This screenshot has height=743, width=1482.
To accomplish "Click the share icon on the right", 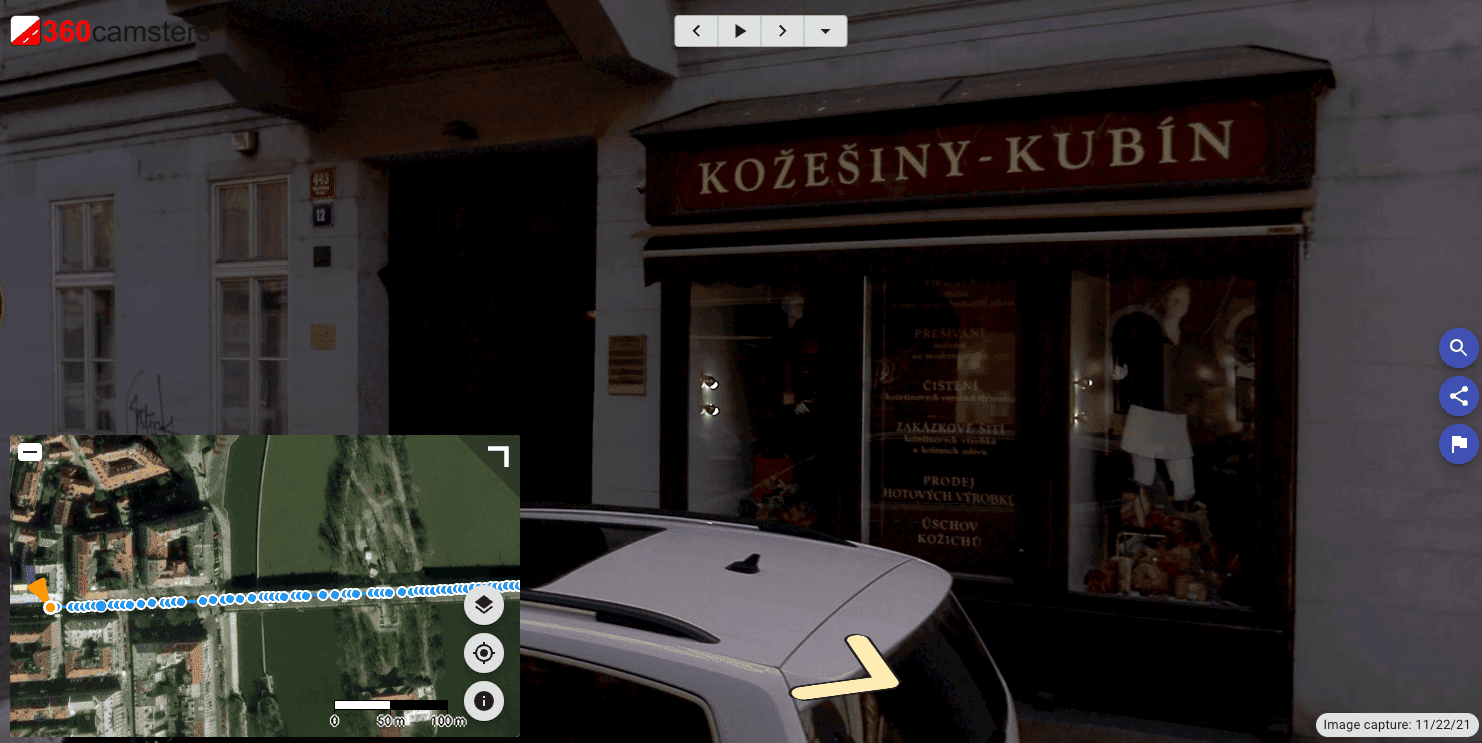I will click(1459, 396).
